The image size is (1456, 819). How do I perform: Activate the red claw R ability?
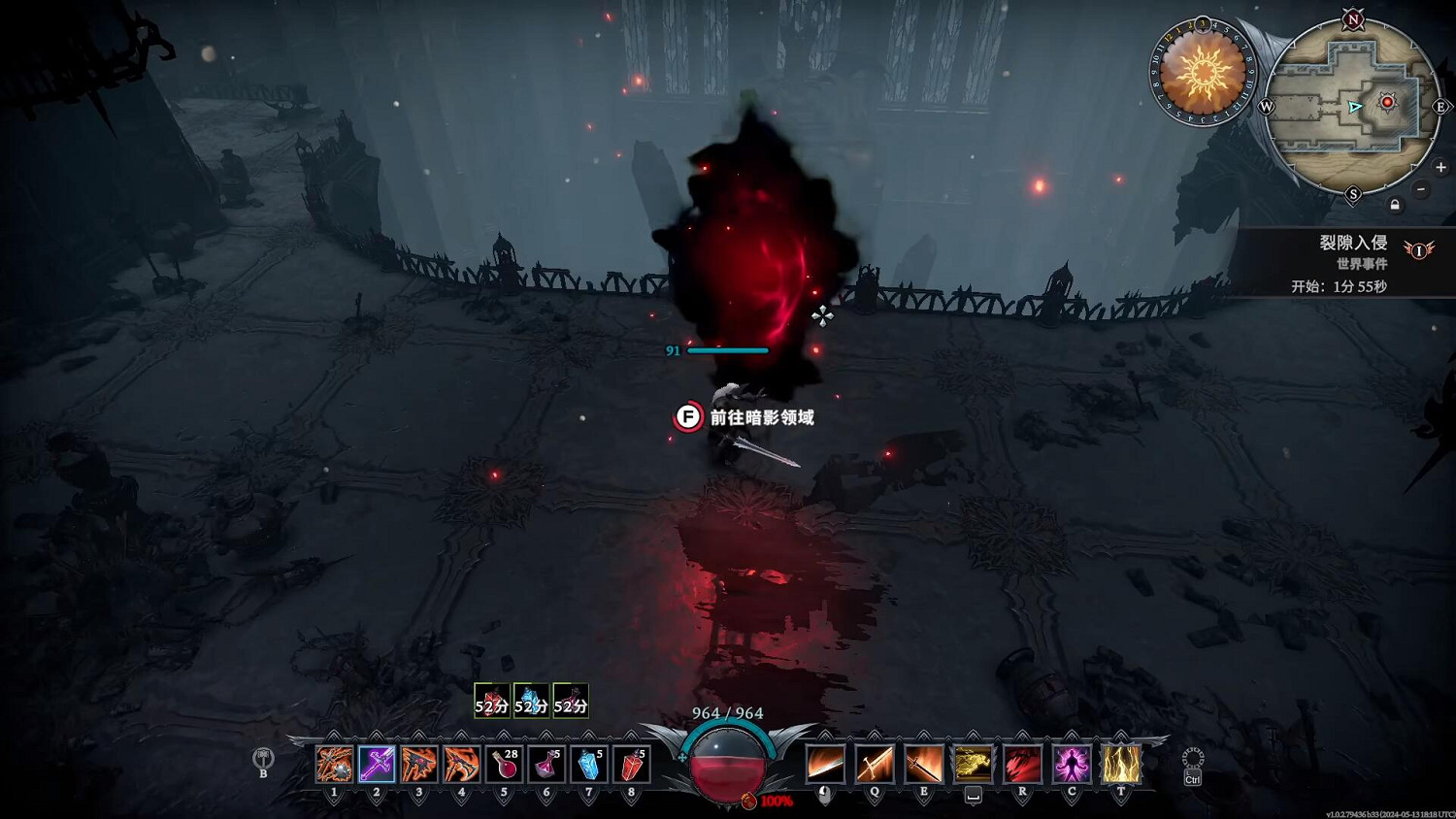pyautogui.click(x=1022, y=765)
